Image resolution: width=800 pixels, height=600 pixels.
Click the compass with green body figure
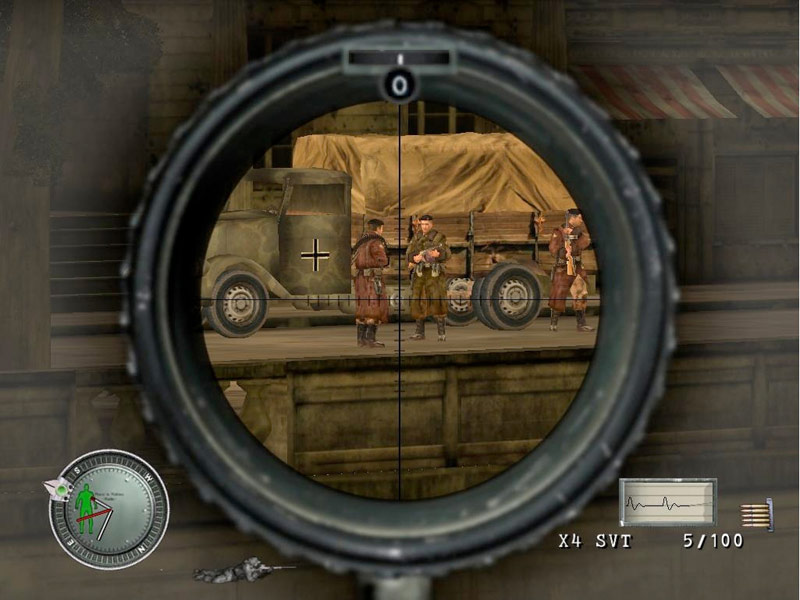tap(108, 509)
